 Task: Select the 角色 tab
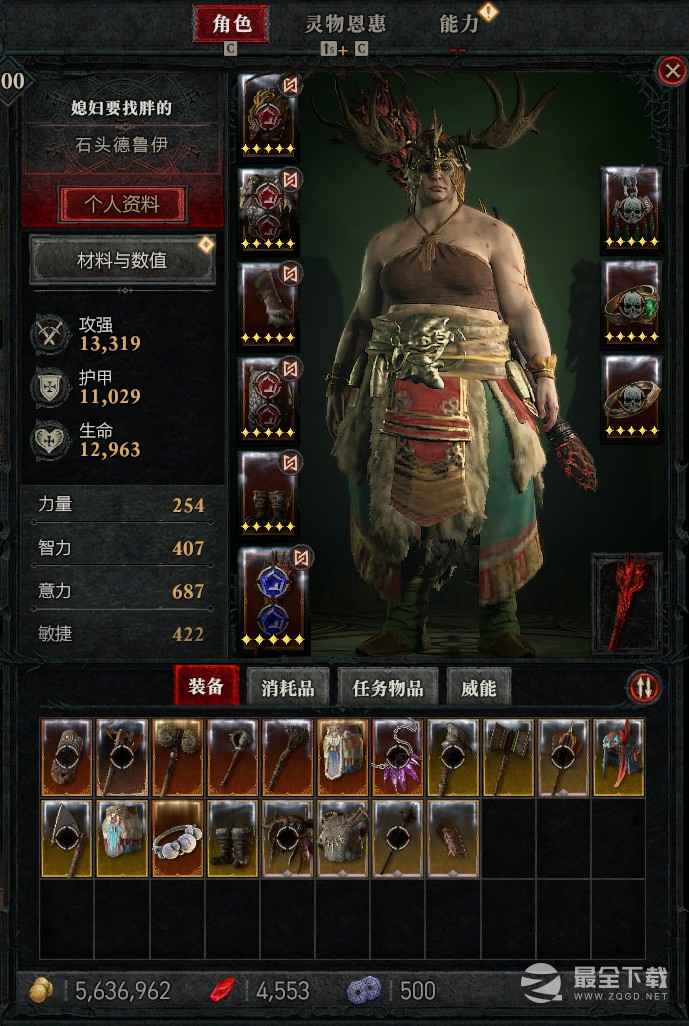pyautogui.click(x=231, y=24)
